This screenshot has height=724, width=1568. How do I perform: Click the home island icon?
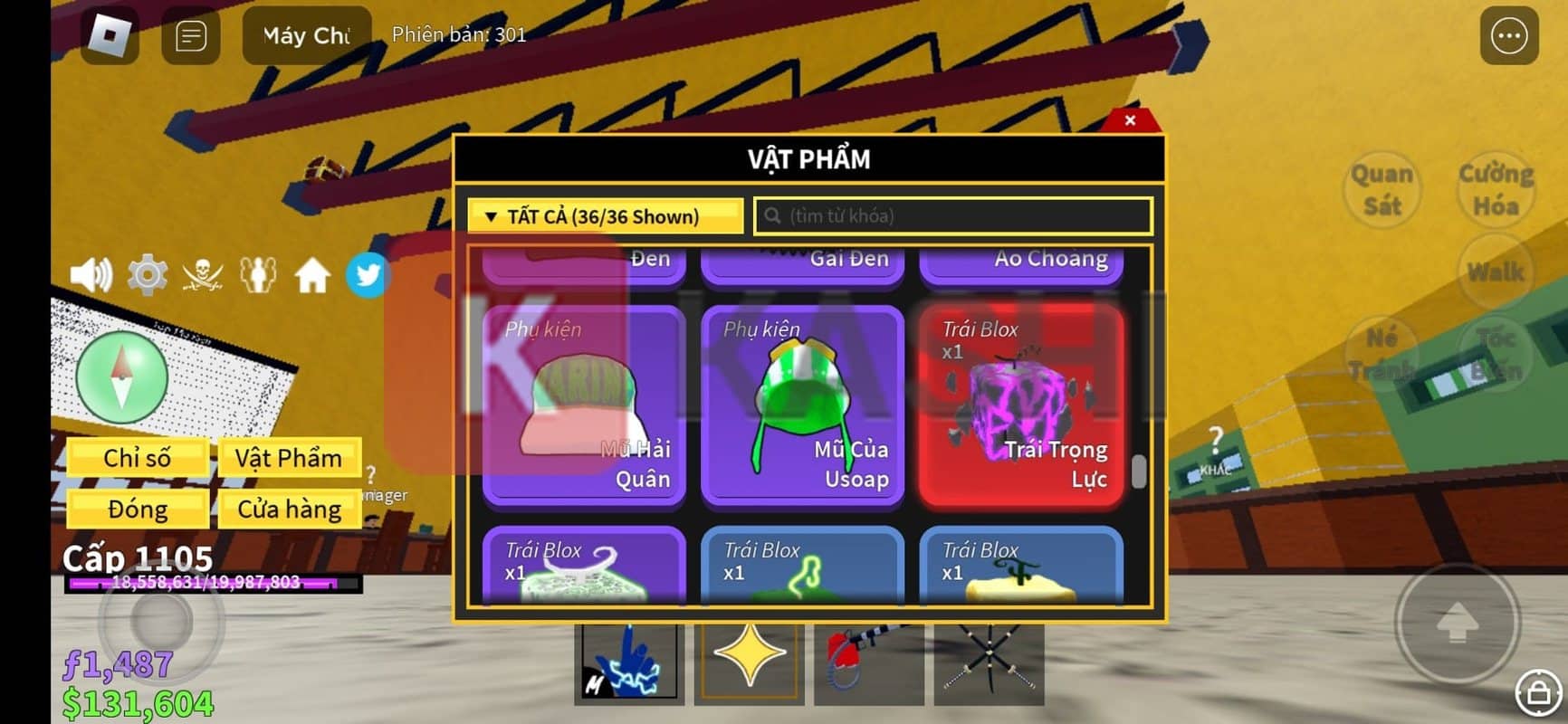pyautogui.click(x=314, y=274)
